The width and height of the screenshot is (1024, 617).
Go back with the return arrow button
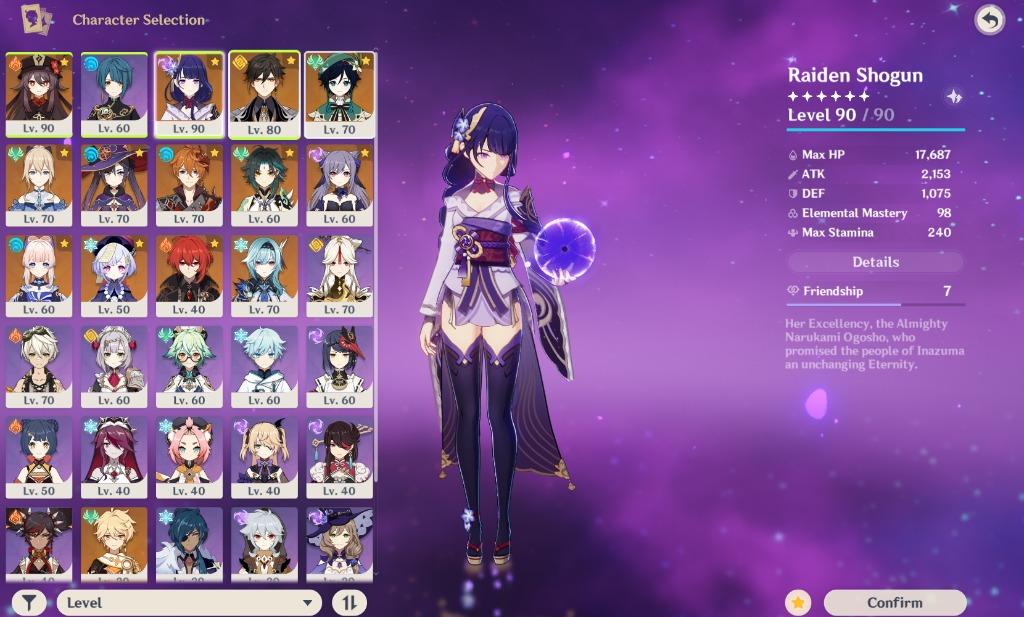[x=989, y=20]
